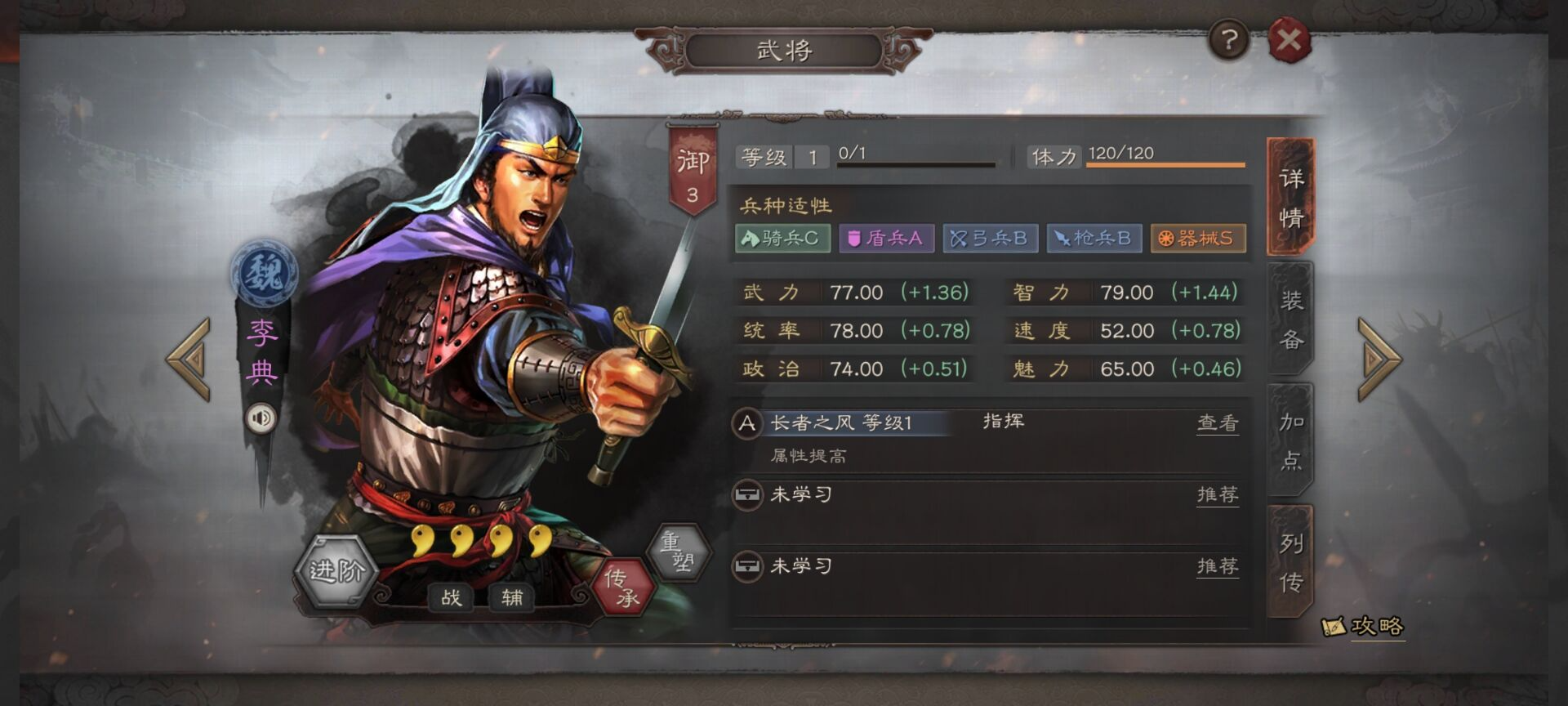Go to the next general arrow
This screenshot has height=706, width=1568.
tap(1379, 359)
